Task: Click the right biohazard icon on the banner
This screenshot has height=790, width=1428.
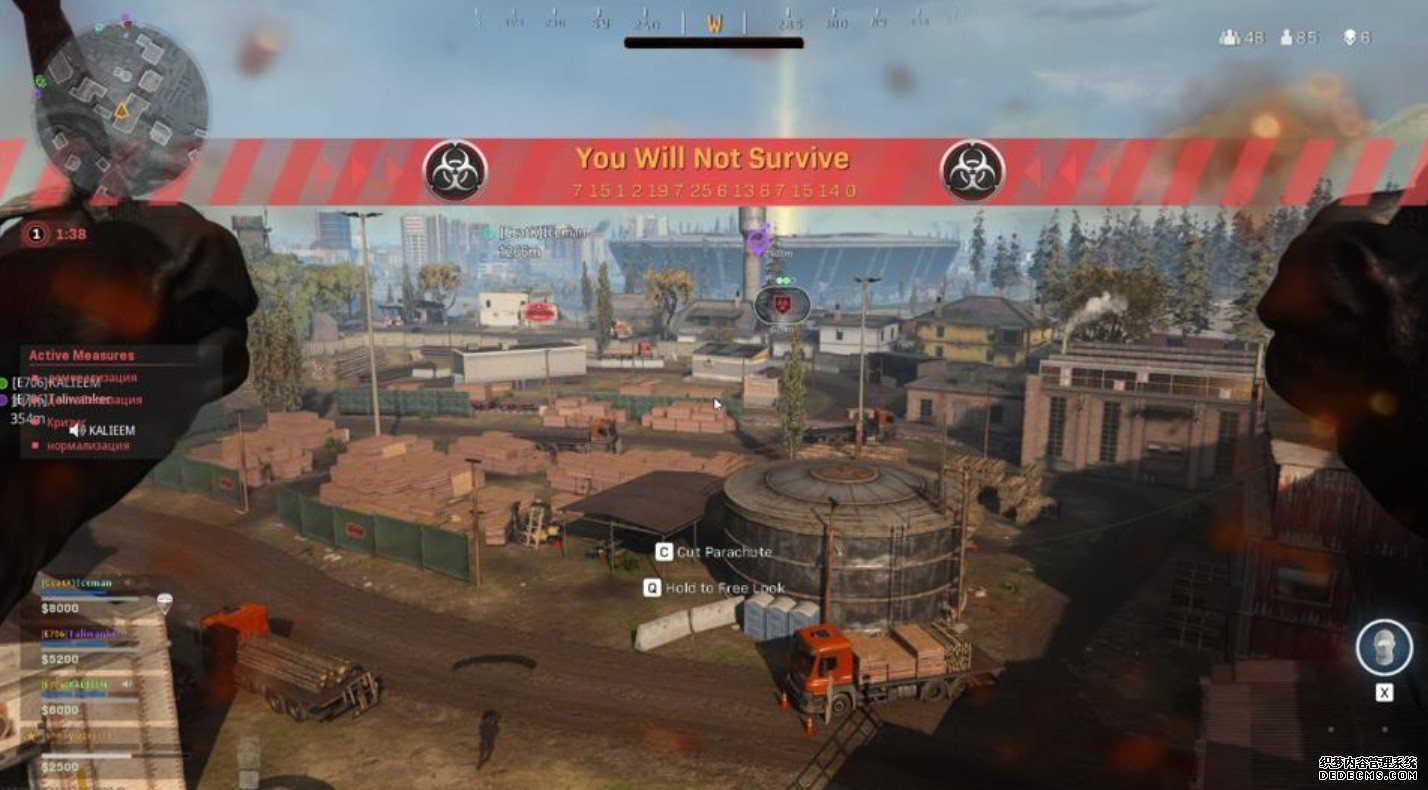Action: (x=972, y=170)
